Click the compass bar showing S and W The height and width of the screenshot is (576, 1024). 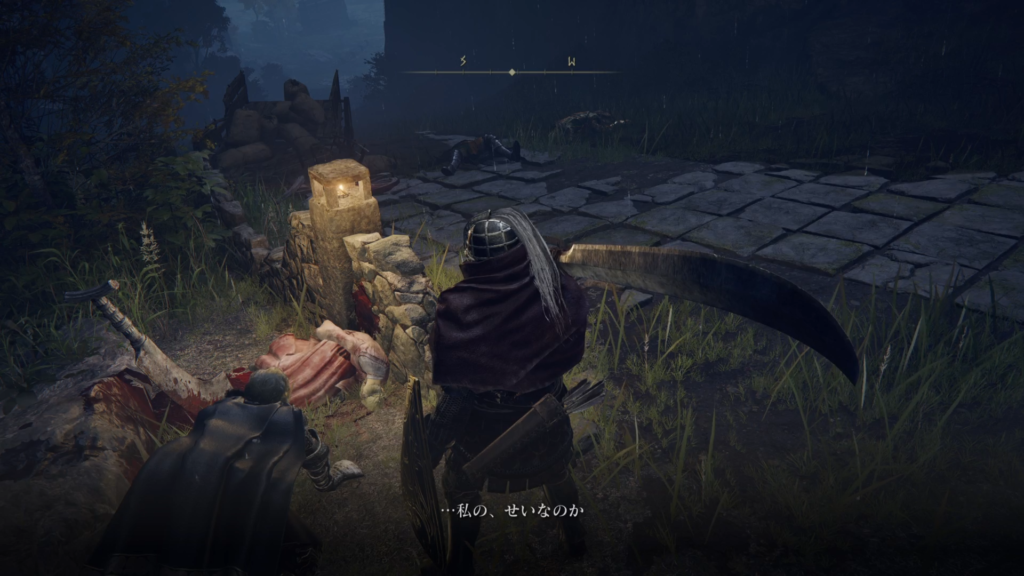[512, 71]
